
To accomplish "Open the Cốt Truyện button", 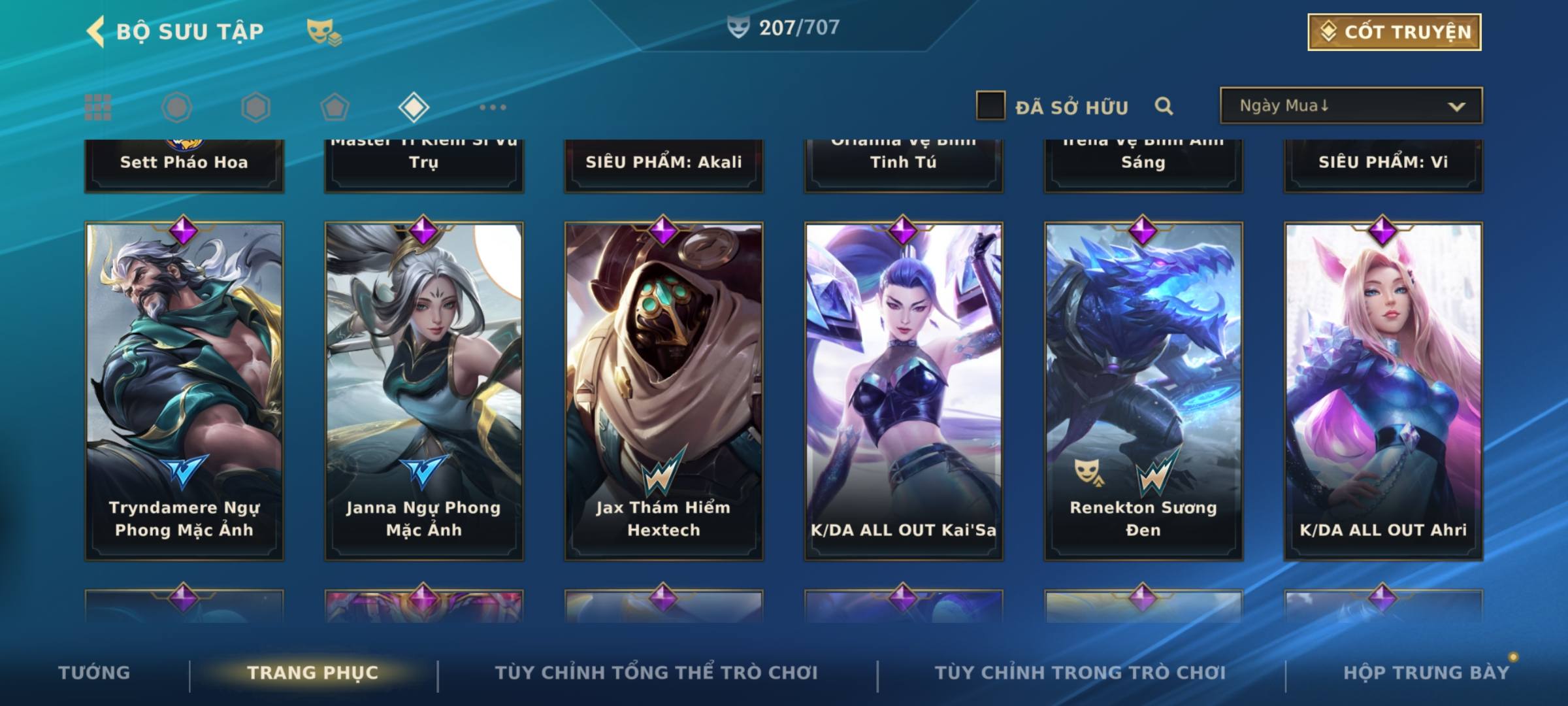I will coord(1394,32).
